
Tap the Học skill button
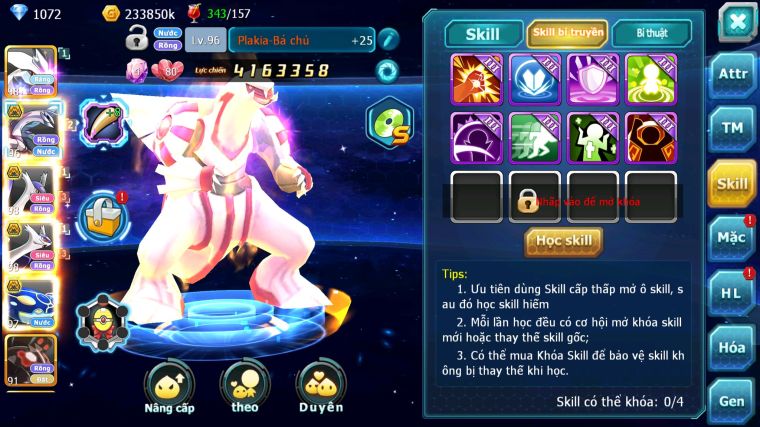(564, 241)
